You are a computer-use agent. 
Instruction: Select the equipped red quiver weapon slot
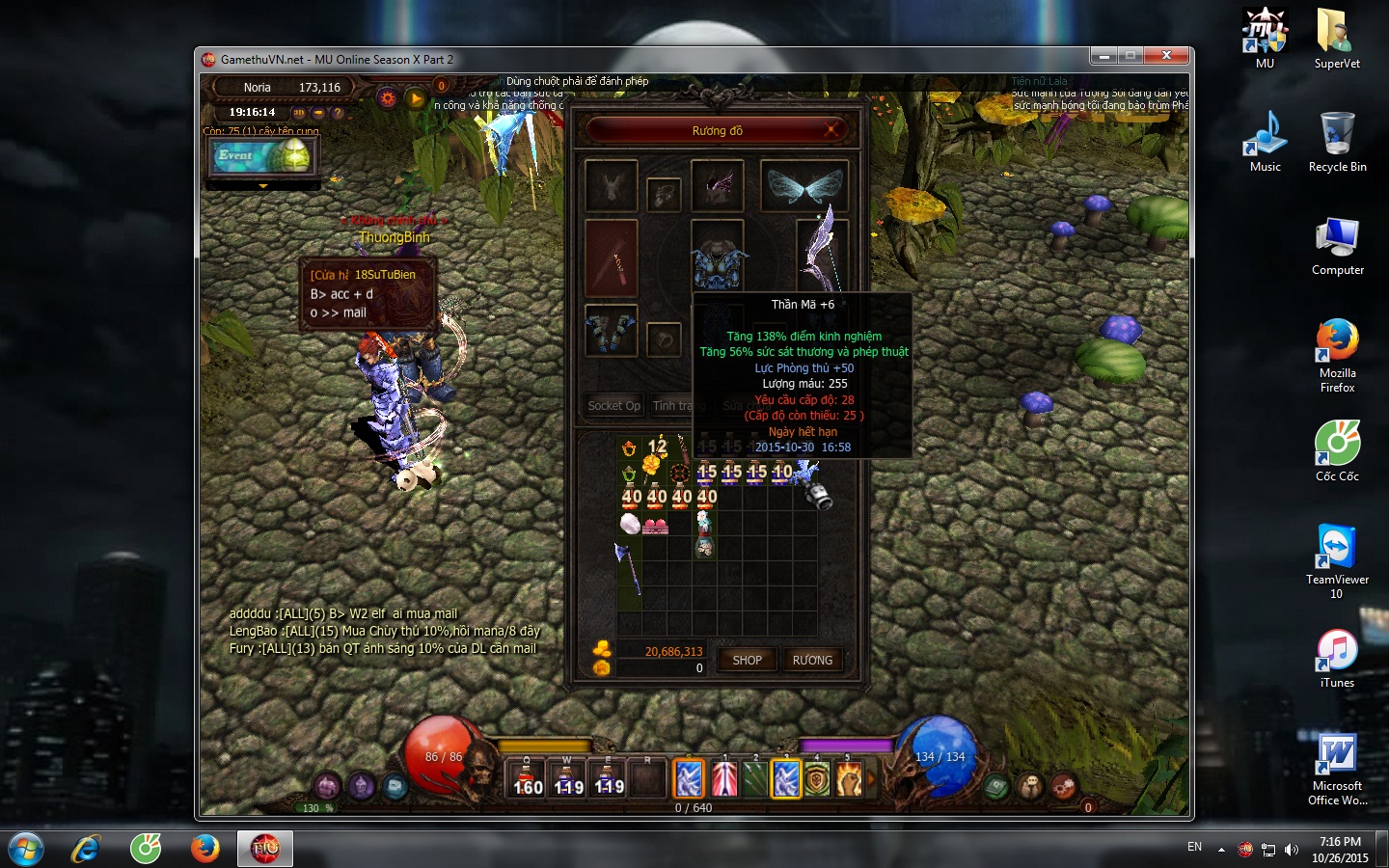pos(612,258)
